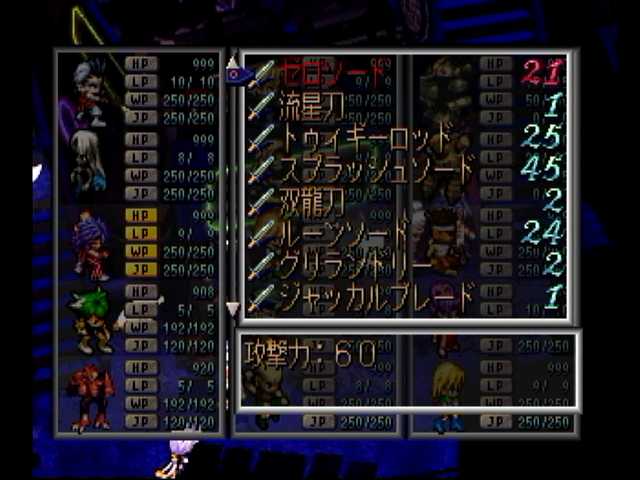640x480 pixels.
Task: Select the ゼロソード weapon entry
Action: tap(330, 73)
